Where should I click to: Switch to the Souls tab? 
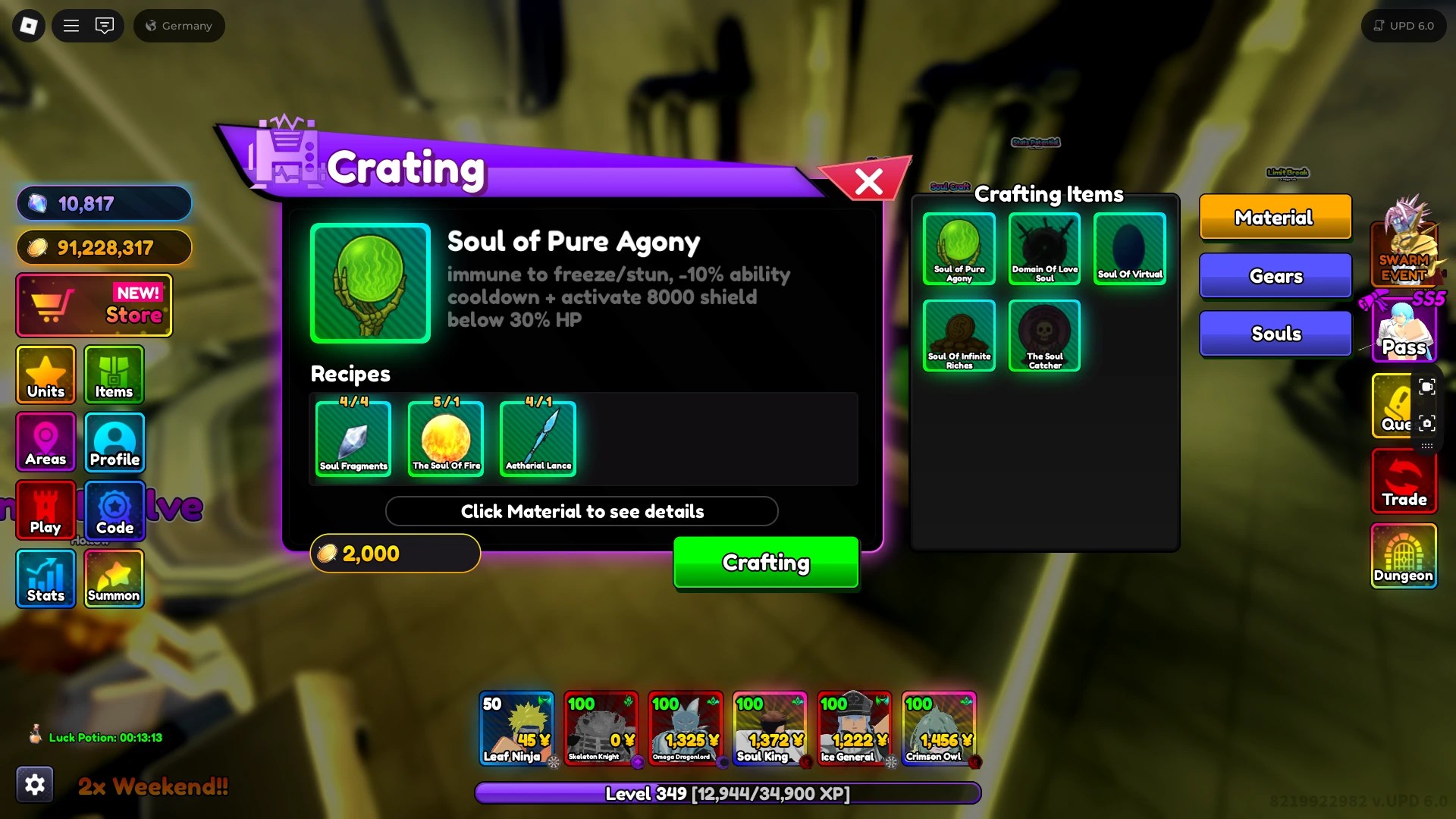(x=1275, y=334)
